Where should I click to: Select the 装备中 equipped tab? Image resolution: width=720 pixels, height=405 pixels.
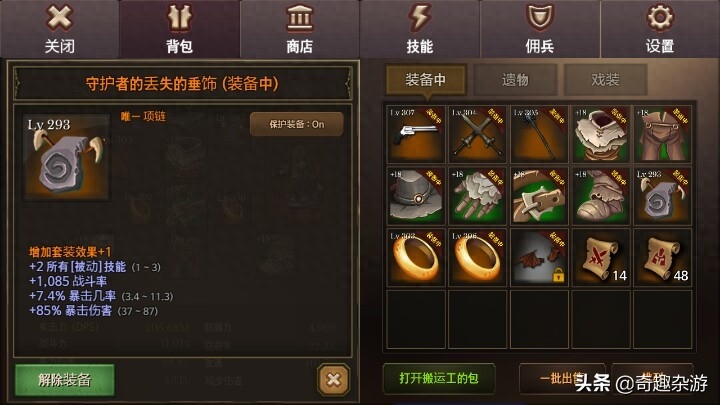425,80
